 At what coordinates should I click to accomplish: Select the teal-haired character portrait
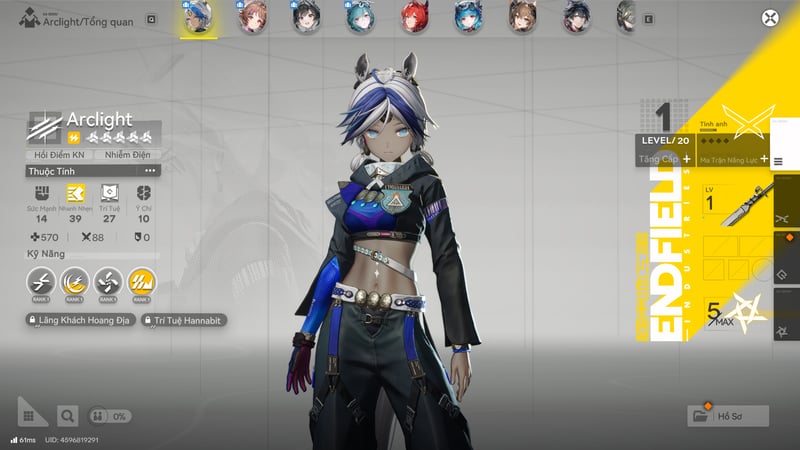coord(360,15)
